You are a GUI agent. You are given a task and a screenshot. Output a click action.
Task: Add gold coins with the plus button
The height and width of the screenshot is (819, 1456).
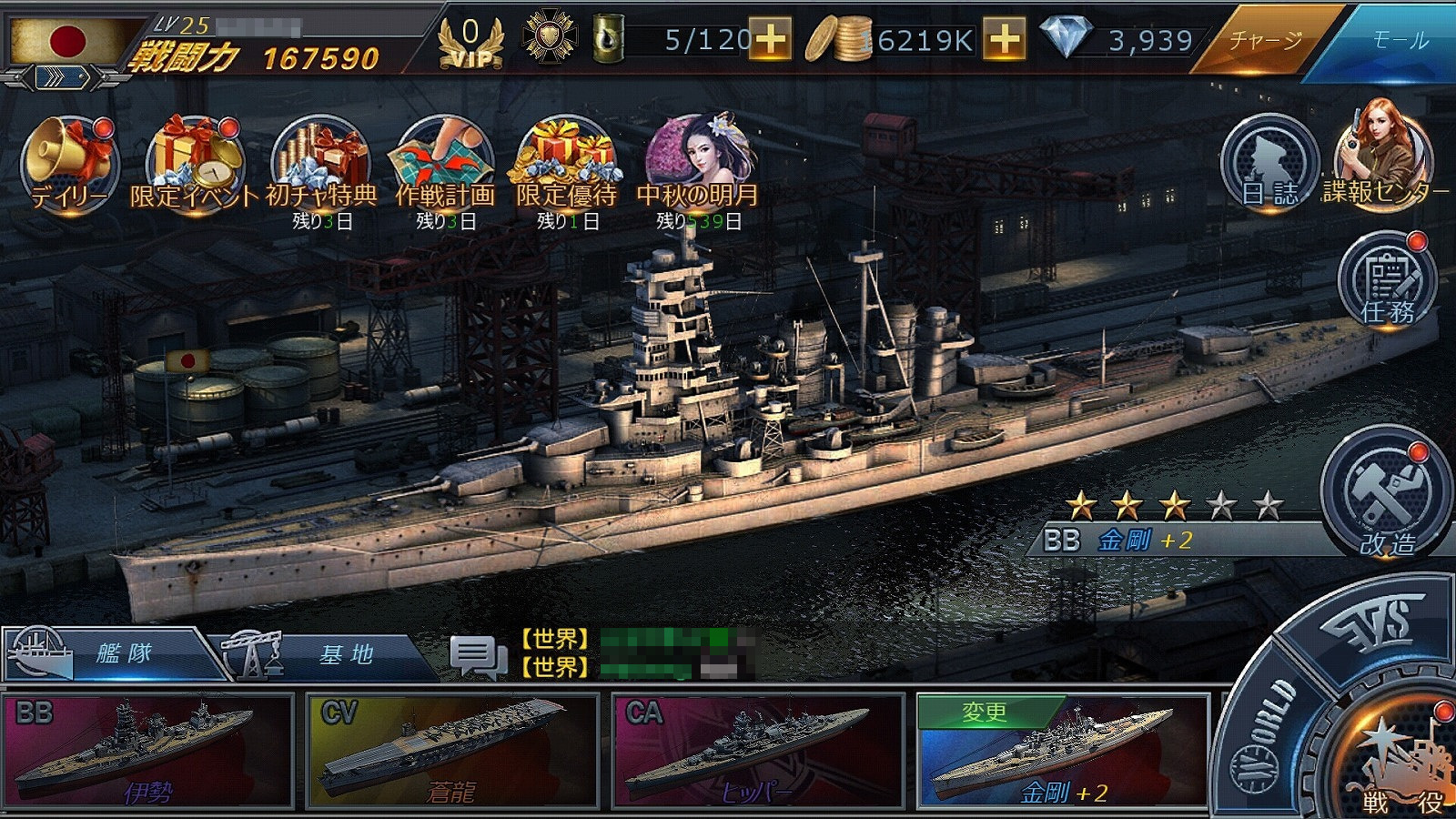point(1005,40)
